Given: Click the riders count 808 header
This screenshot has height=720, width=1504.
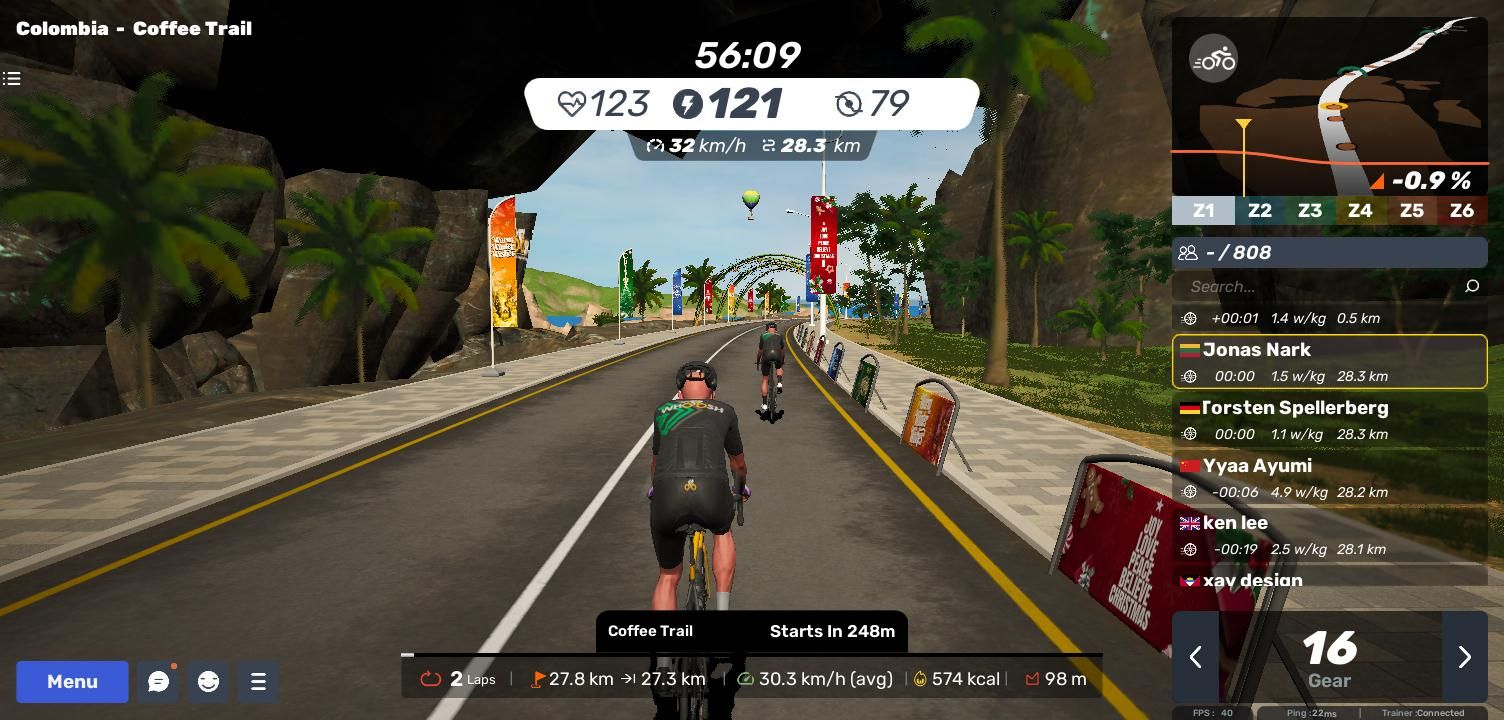Looking at the screenshot, I should click(1329, 253).
